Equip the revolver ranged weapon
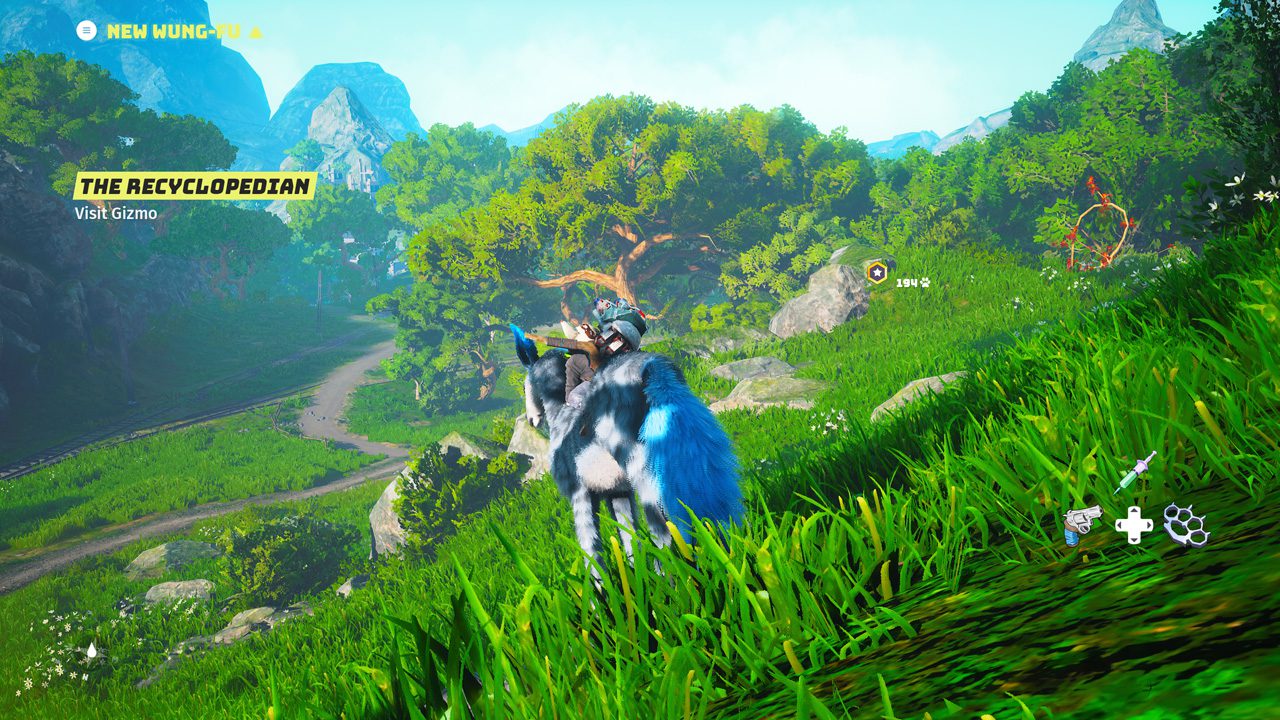The height and width of the screenshot is (720, 1280). (x=1082, y=524)
